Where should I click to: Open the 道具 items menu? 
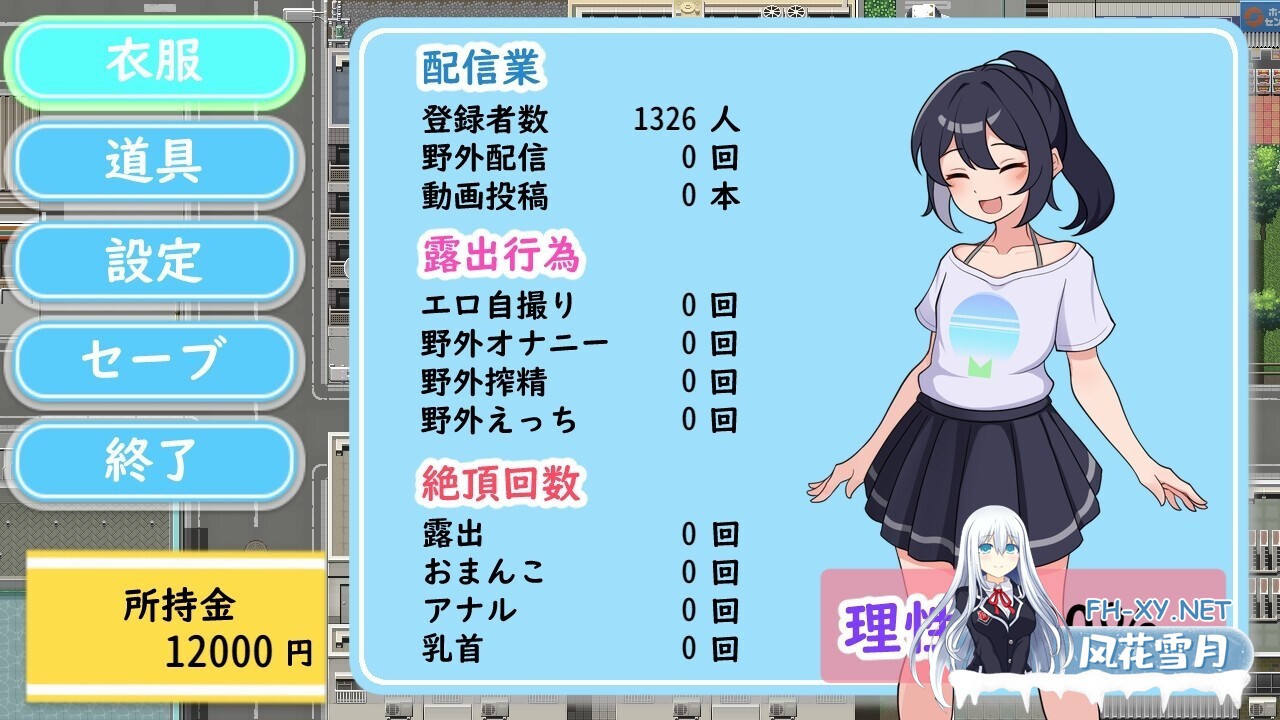pyautogui.click(x=155, y=161)
